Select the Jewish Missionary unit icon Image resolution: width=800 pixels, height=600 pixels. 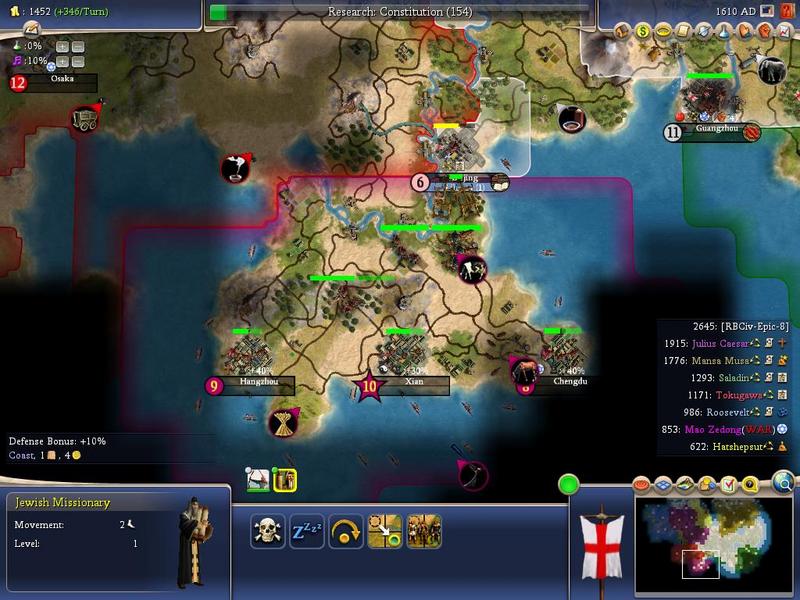pos(285,480)
